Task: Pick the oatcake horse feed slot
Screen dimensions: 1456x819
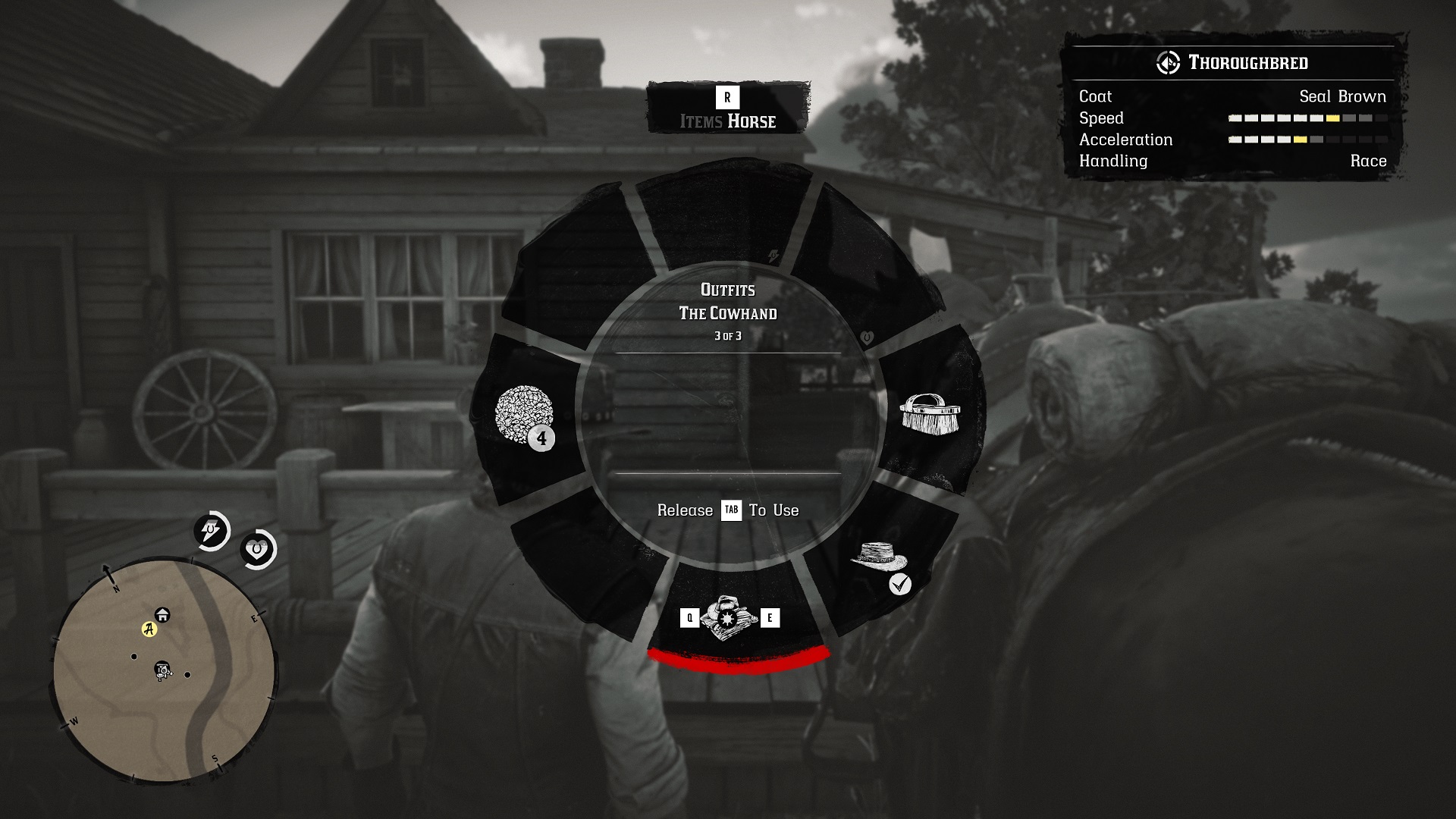Action: tap(525, 415)
